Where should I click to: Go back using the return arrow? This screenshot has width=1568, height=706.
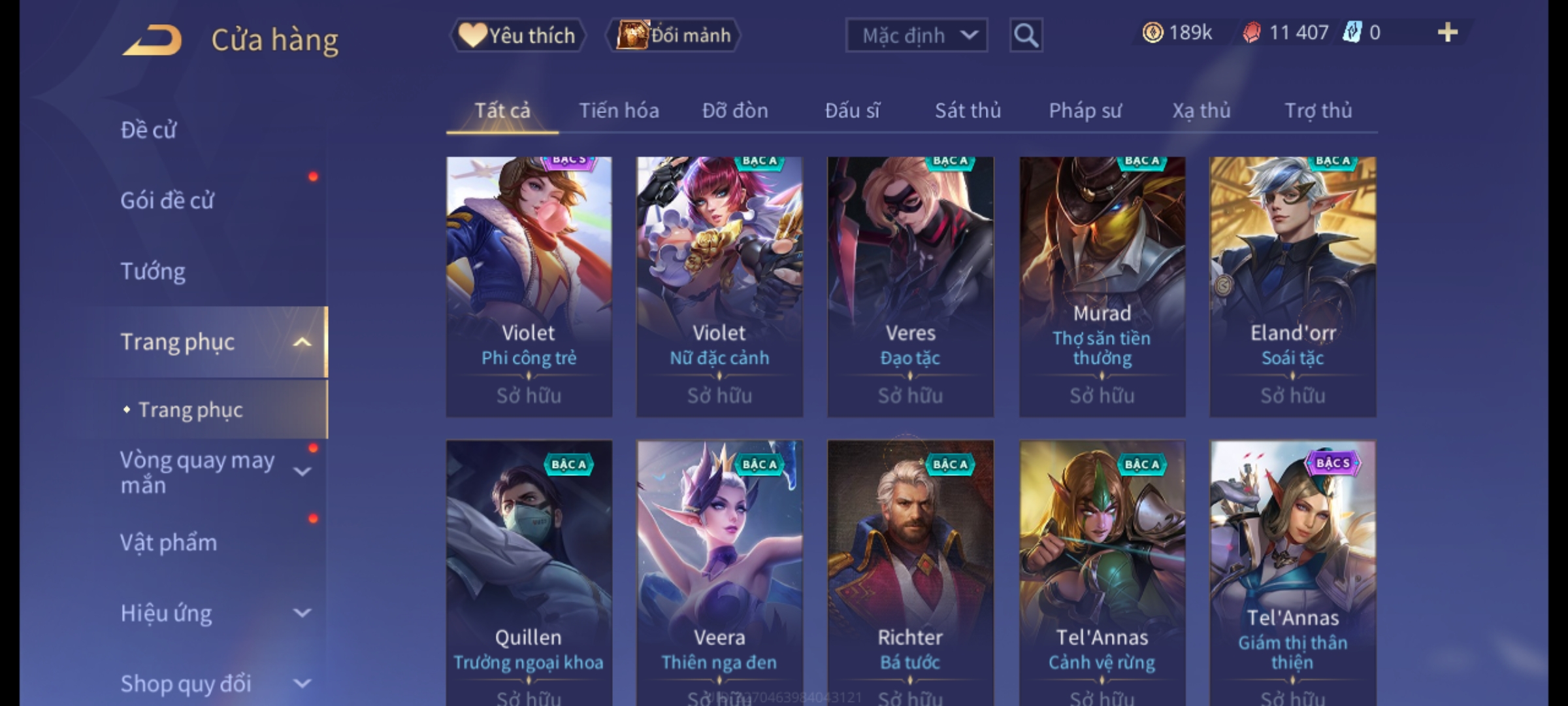[x=152, y=41]
